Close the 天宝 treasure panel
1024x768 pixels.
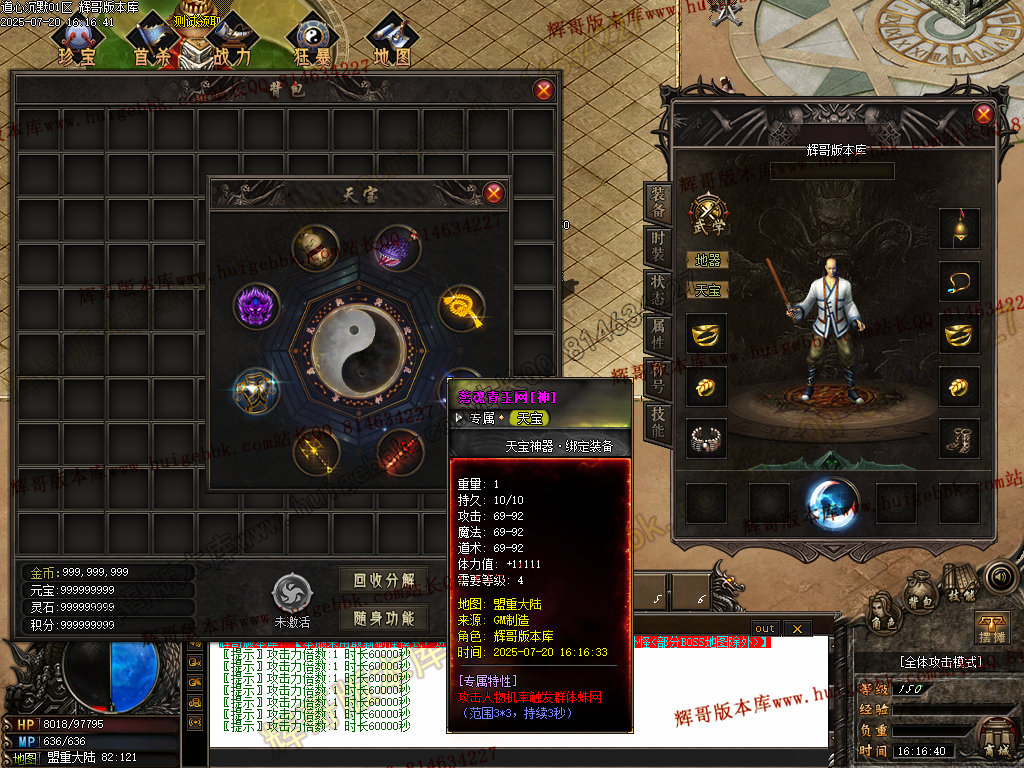click(x=493, y=193)
